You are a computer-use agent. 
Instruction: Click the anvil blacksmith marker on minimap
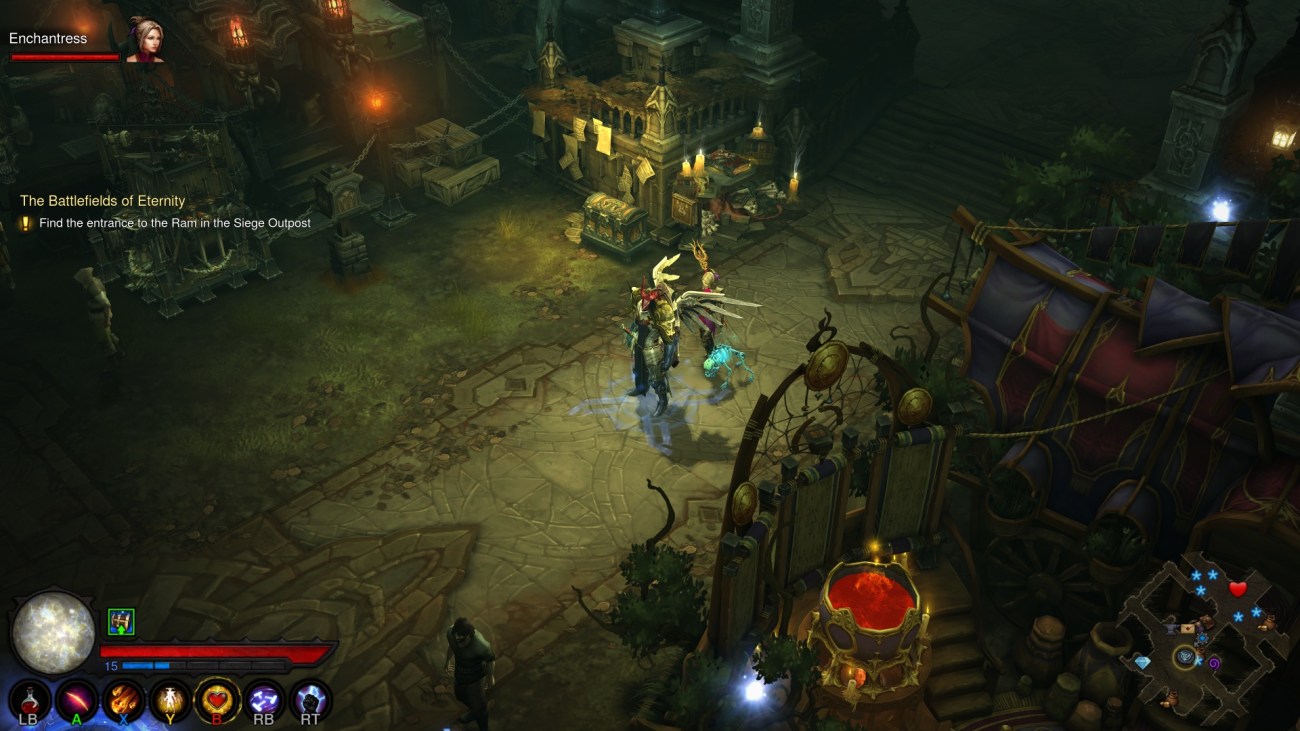1172,627
